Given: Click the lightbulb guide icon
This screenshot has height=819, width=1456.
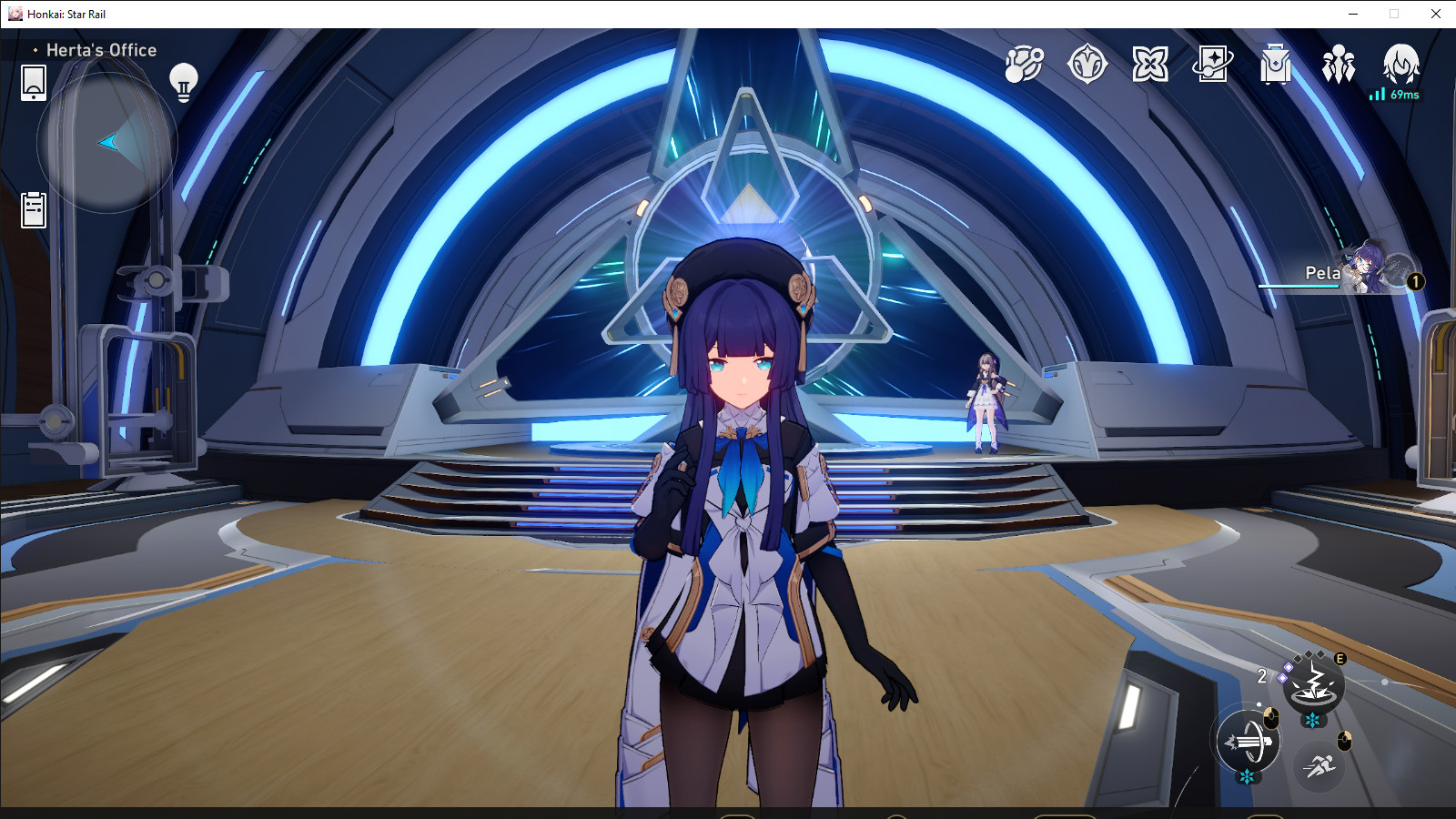Looking at the screenshot, I should tap(186, 82).
